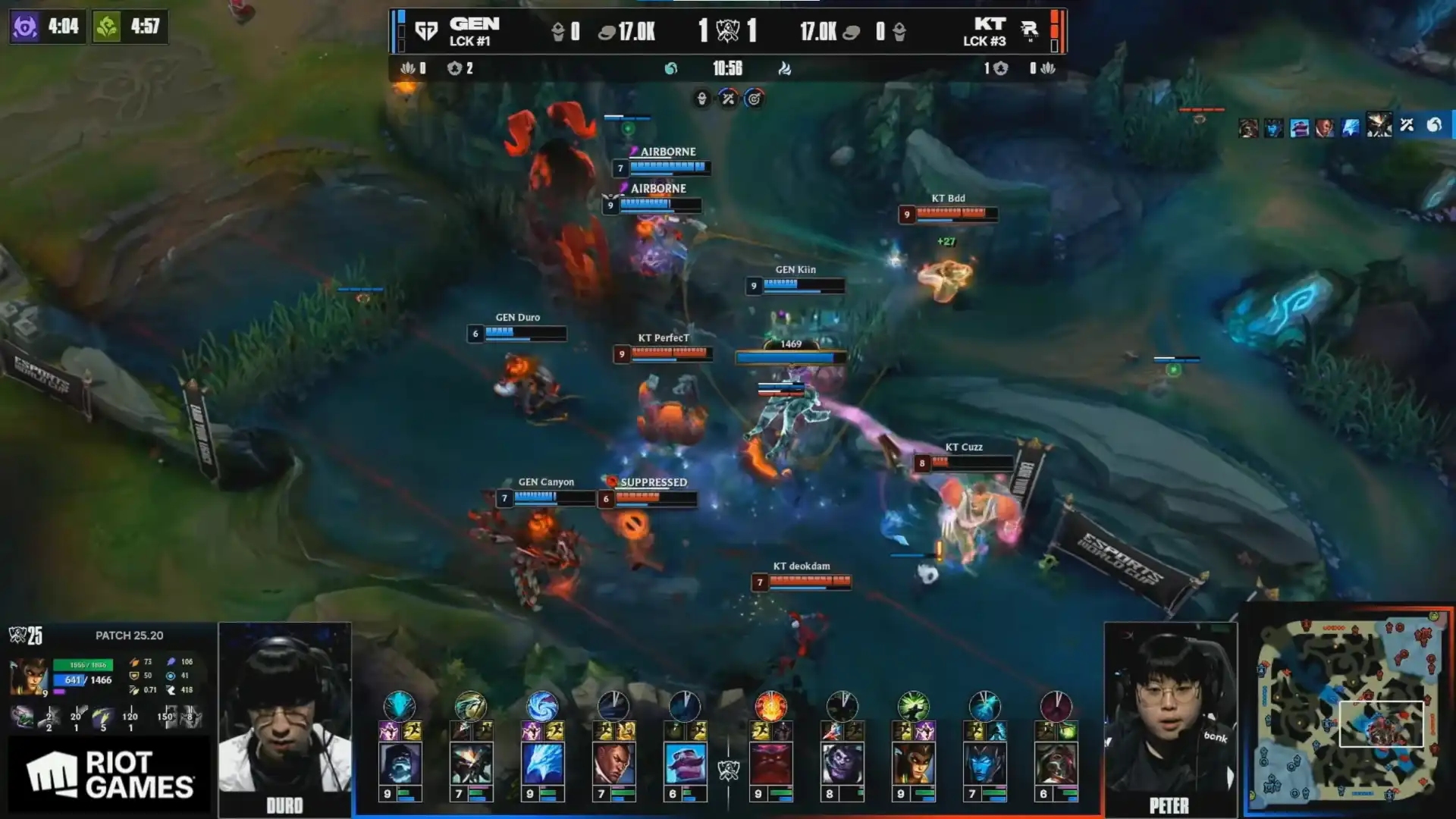The image size is (1456, 819).
Task: Open the DURO player camera feed
Action: click(x=284, y=717)
